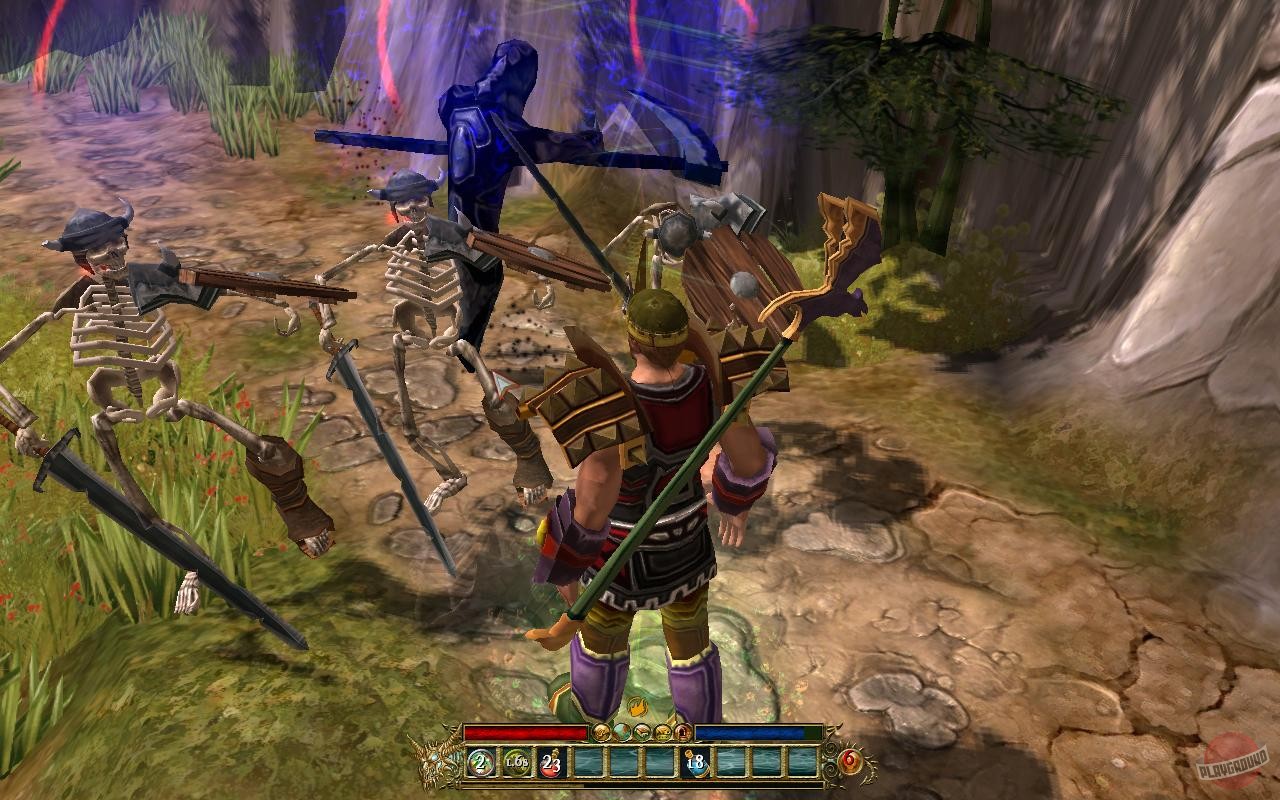Open the skills panel golden icon
This screenshot has height=800, width=1280.
point(662,732)
